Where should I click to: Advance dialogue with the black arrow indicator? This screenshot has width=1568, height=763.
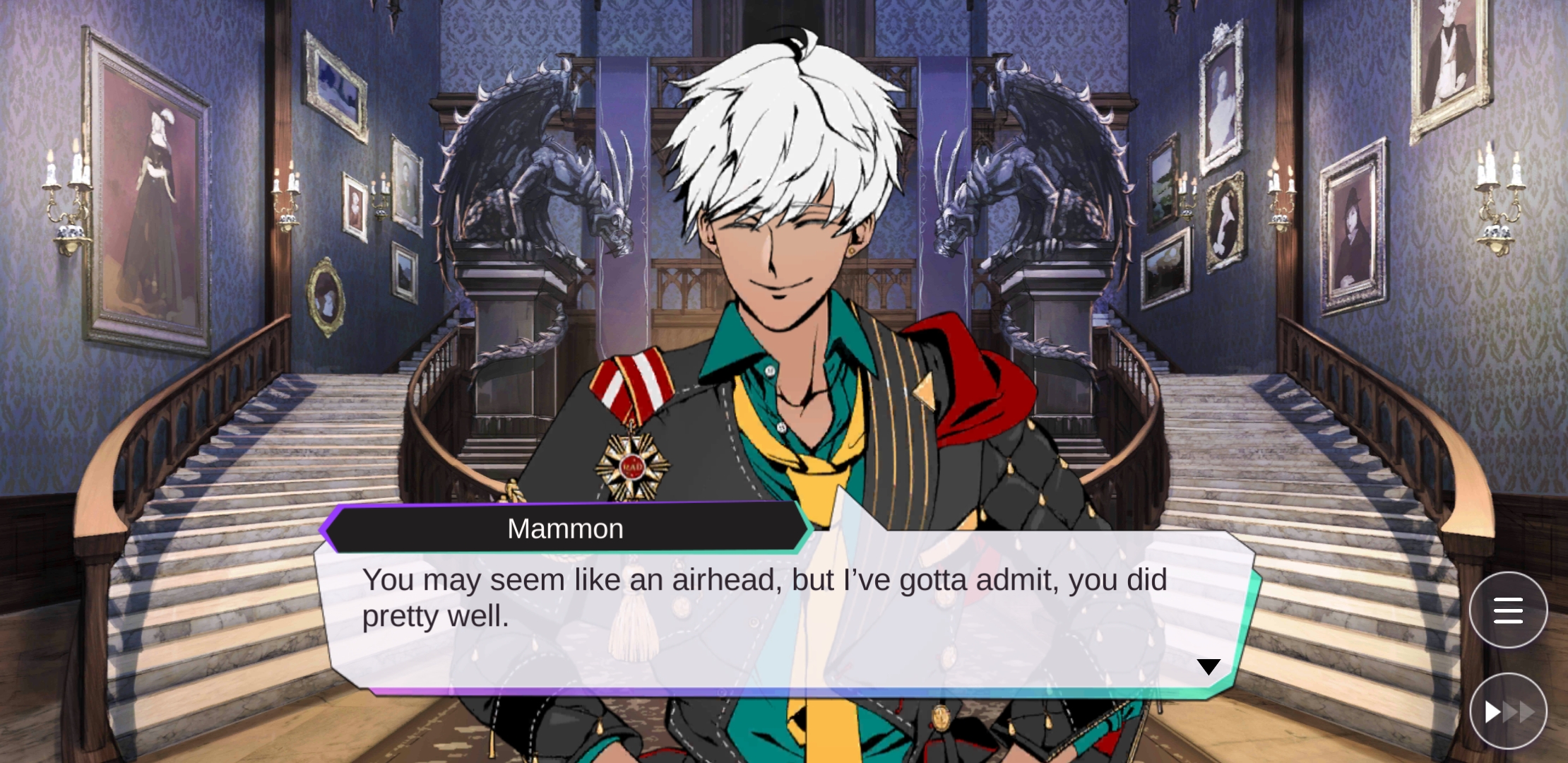1208,666
